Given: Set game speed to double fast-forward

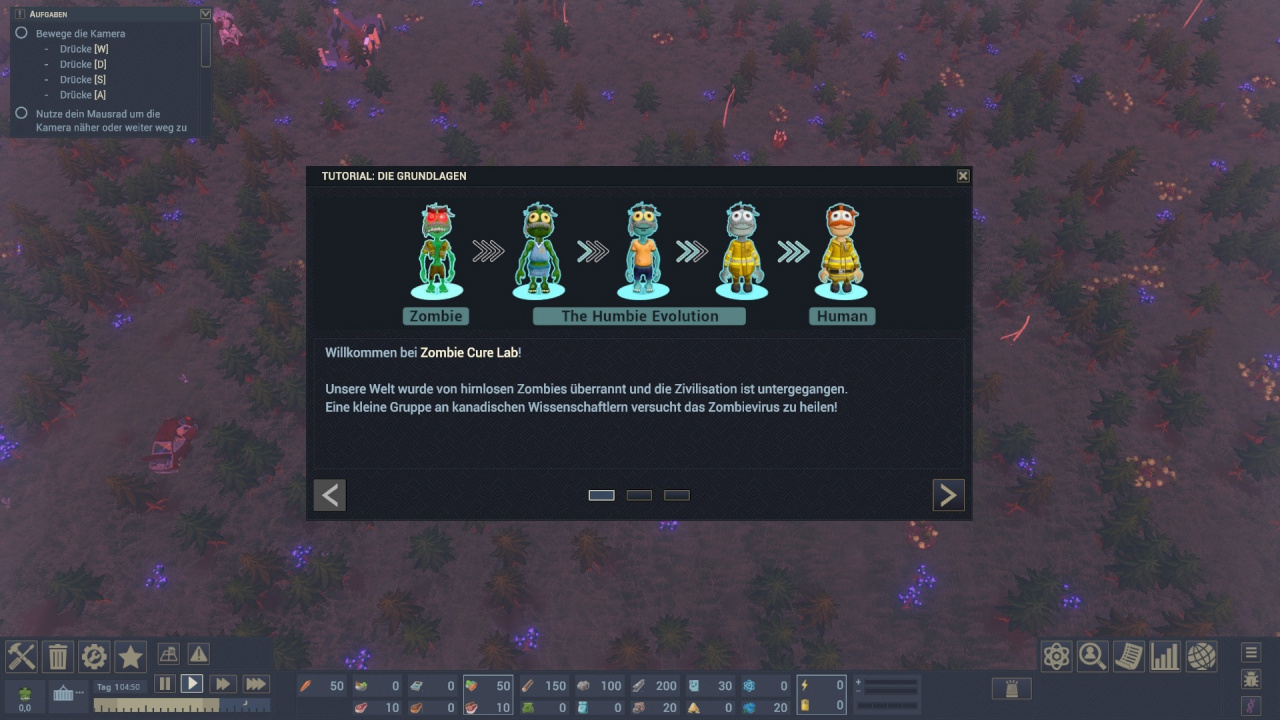Looking at the screenshot, I should click(222, 684).
